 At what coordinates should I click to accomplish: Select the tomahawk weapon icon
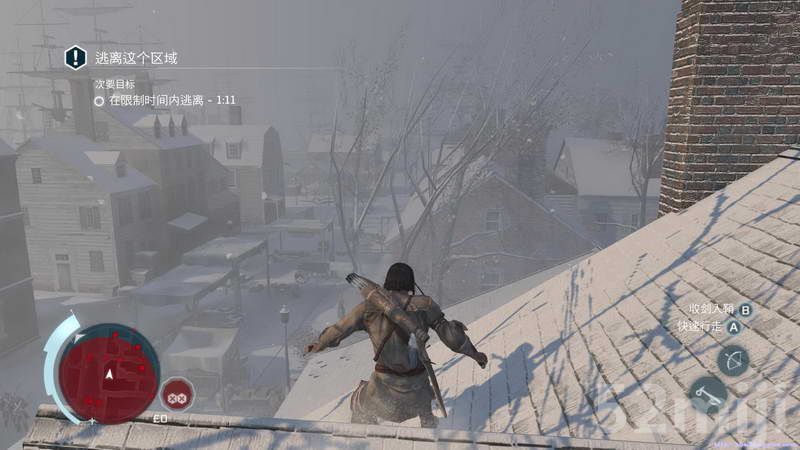[708, 394]
